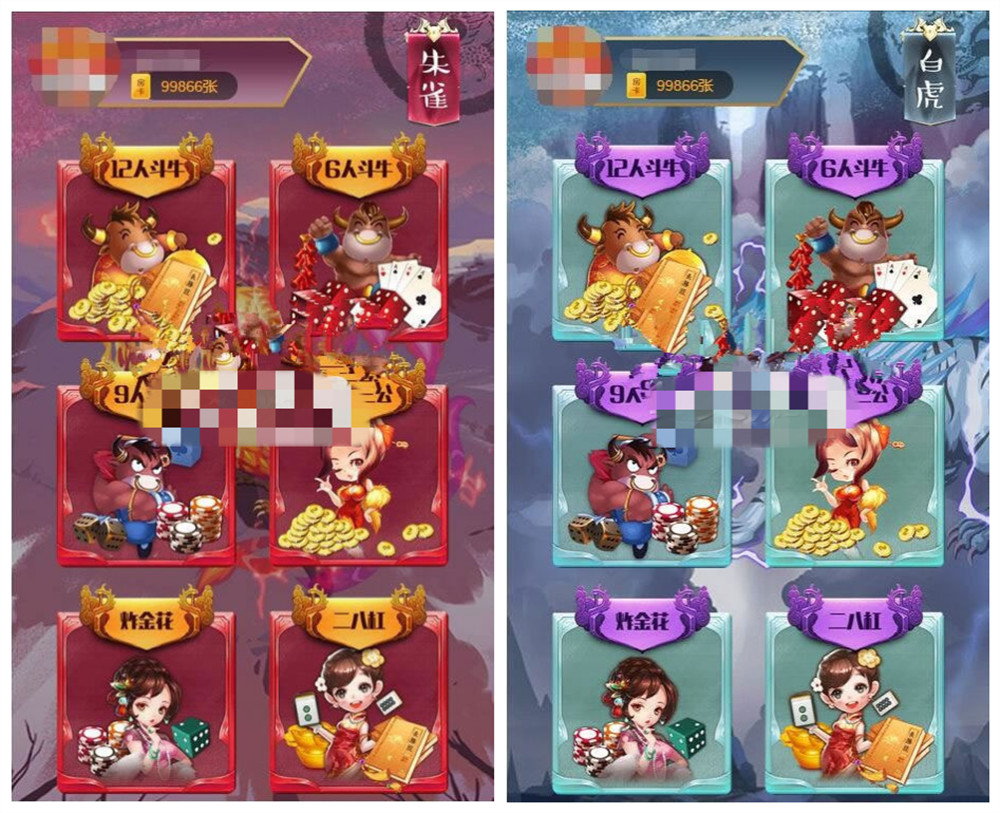Click the player avatar on the blue screen
1000x813 pixels.
[570, 67]
